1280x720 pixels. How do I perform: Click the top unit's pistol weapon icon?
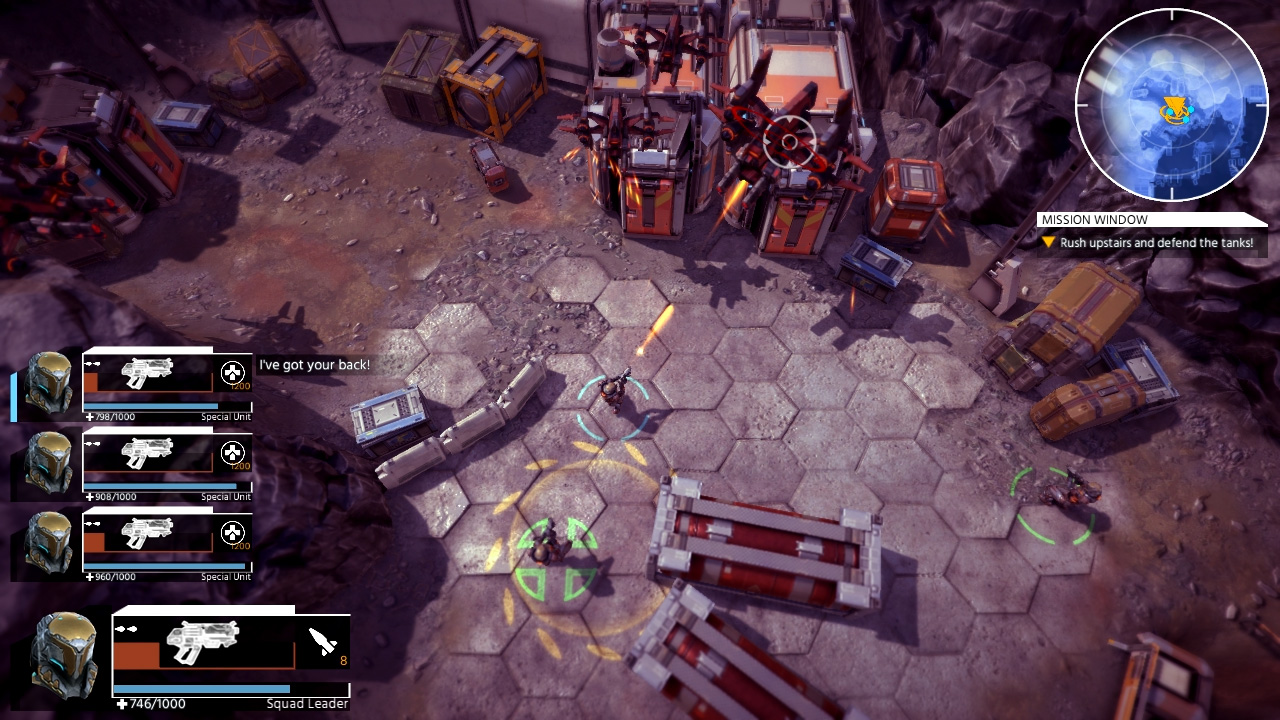pyautogui.click(x=150, y=375)
